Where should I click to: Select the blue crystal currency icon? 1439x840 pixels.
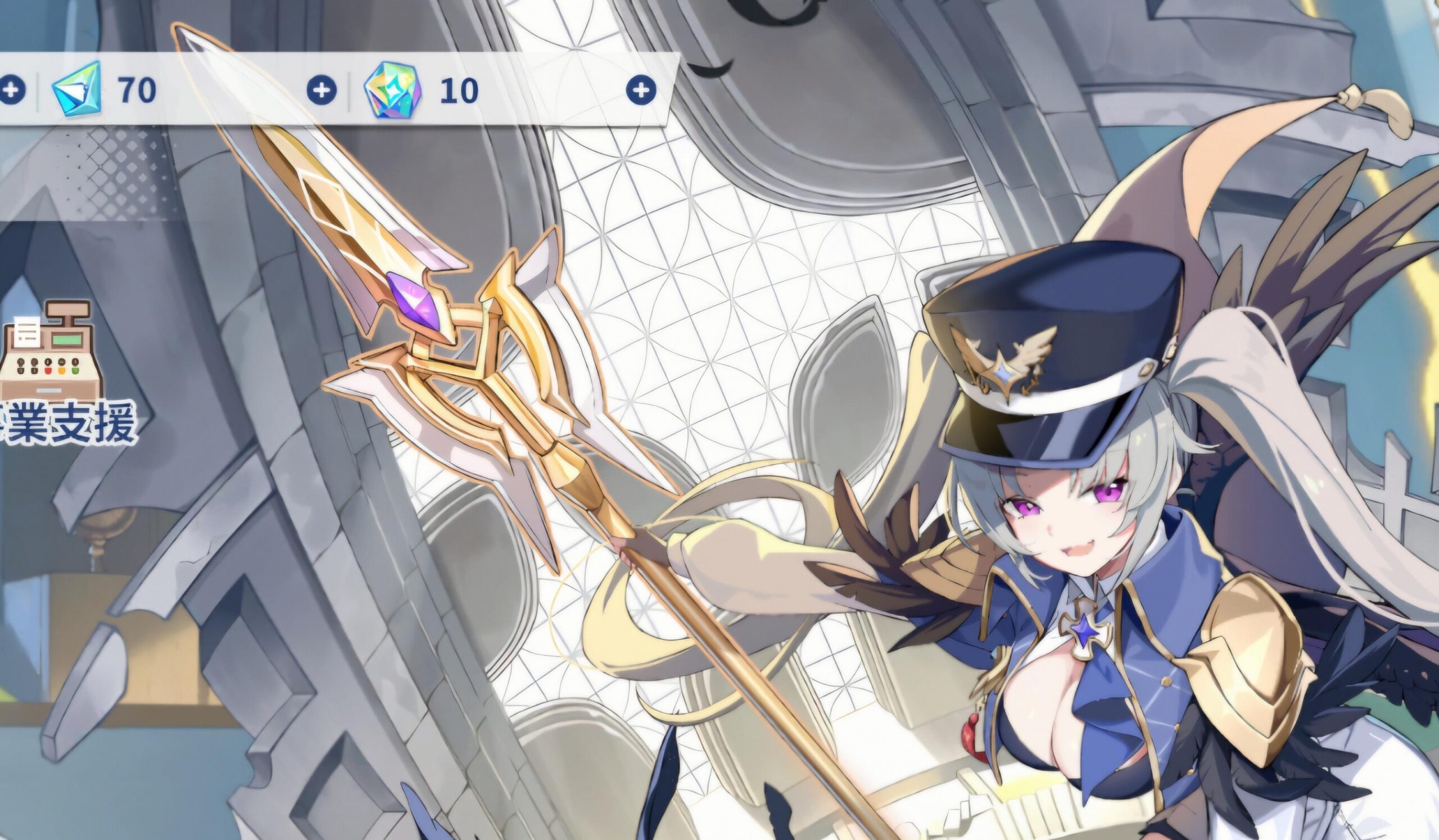pos(77,89)
